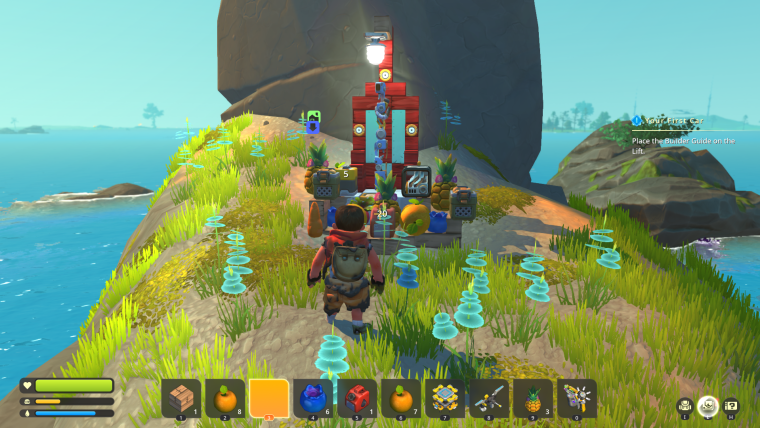Select the orange stack of 8
This screenshot has height=428, width=760.
225,398
